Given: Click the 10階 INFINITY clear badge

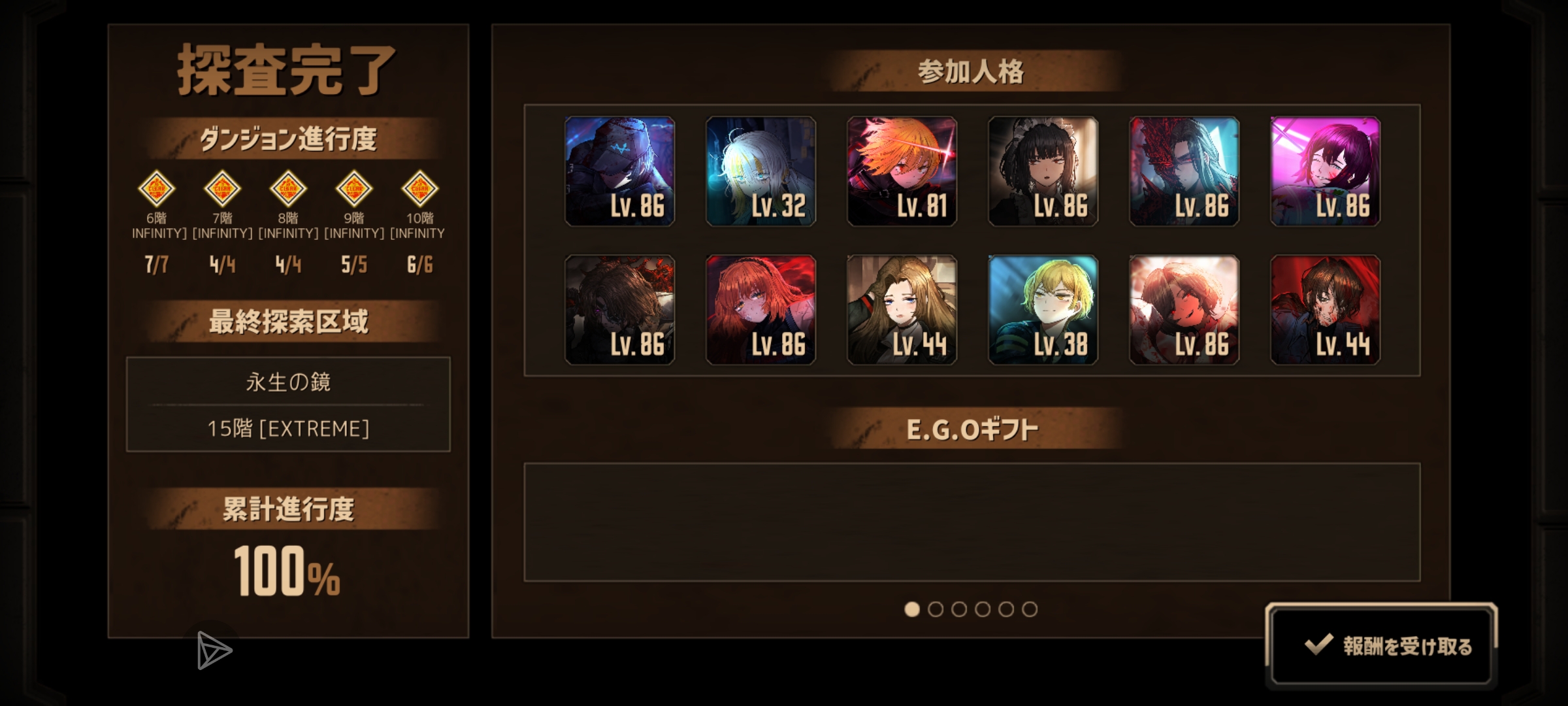Looking at the screenshot, I should point(420,190).
